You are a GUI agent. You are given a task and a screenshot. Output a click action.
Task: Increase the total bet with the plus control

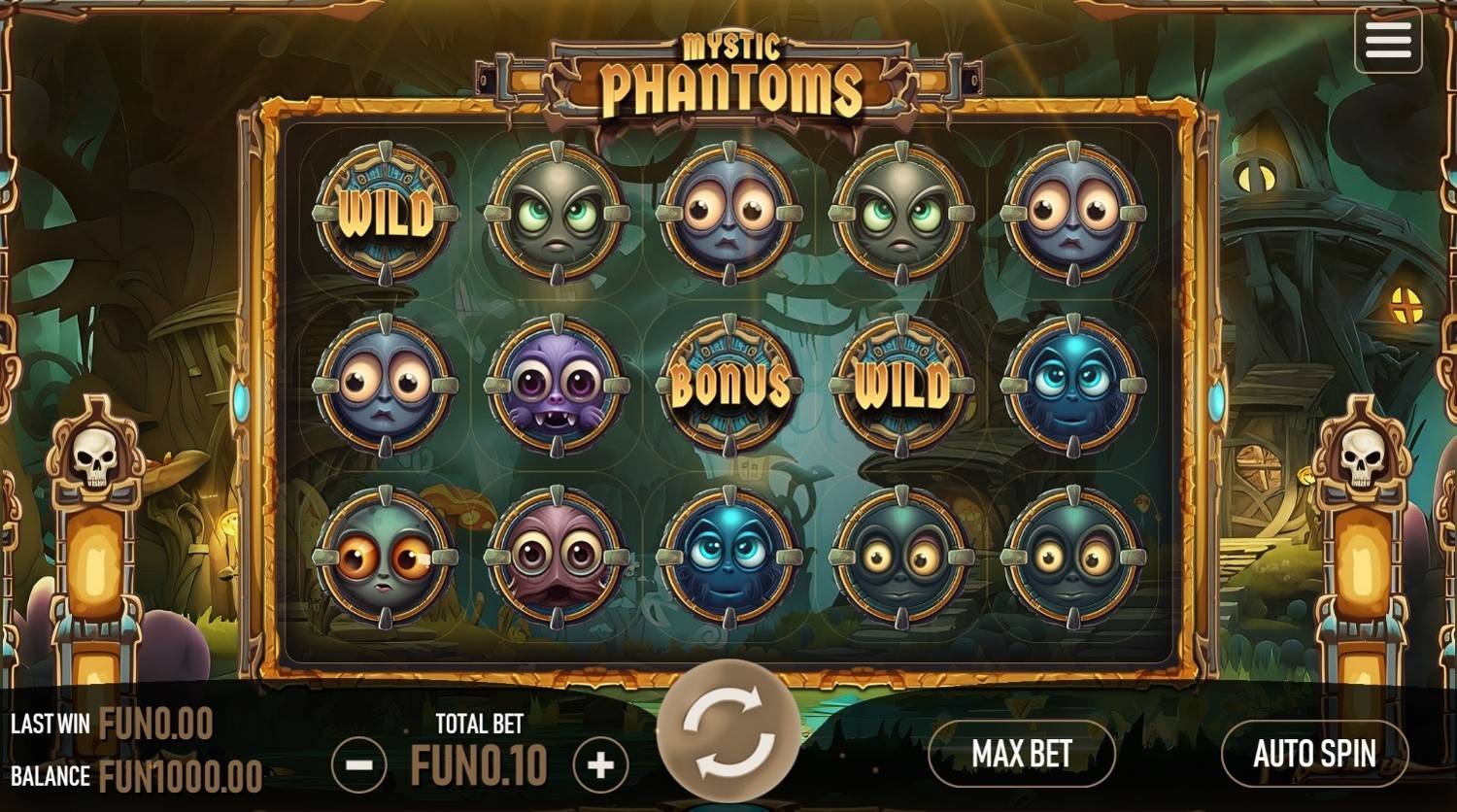599,763
